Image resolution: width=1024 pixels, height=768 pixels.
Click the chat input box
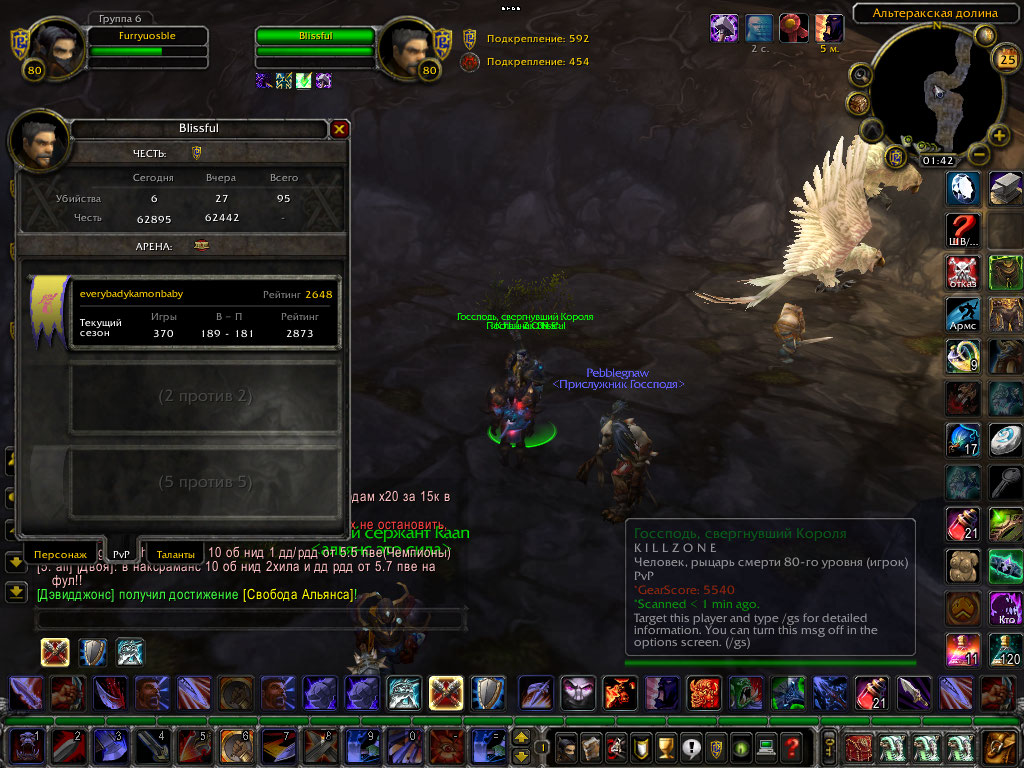tap(250, 619)
